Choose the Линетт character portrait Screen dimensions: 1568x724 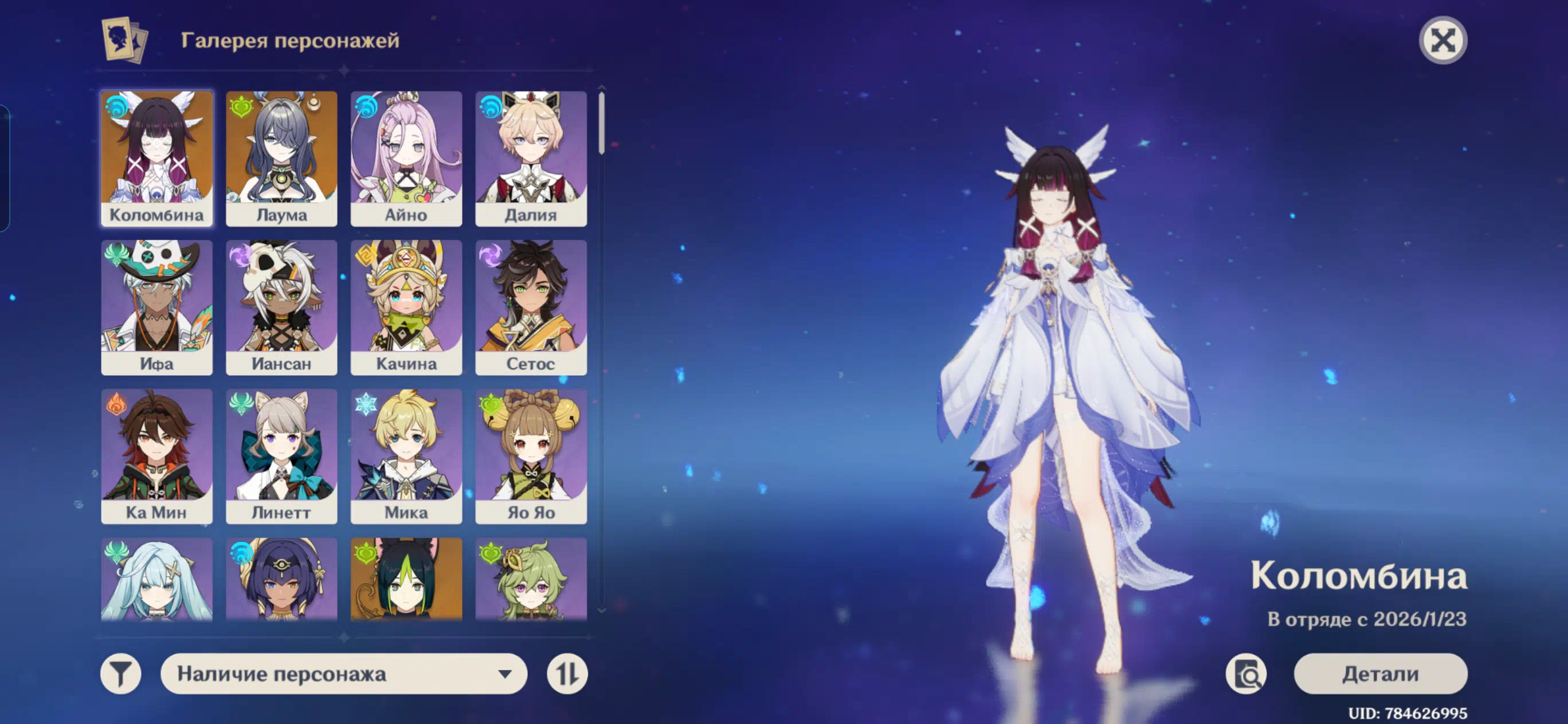[x=281, y=456]
